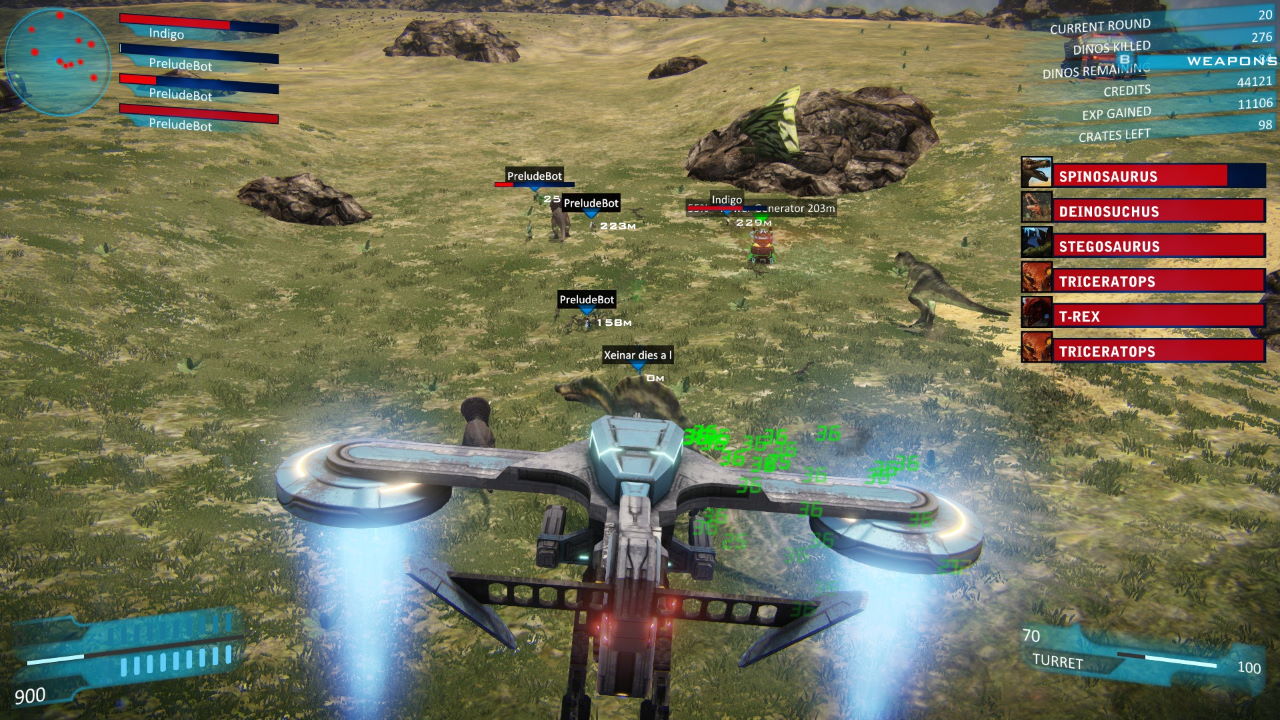Click the circular radar minimap
1280x720 pixels.
57,62
